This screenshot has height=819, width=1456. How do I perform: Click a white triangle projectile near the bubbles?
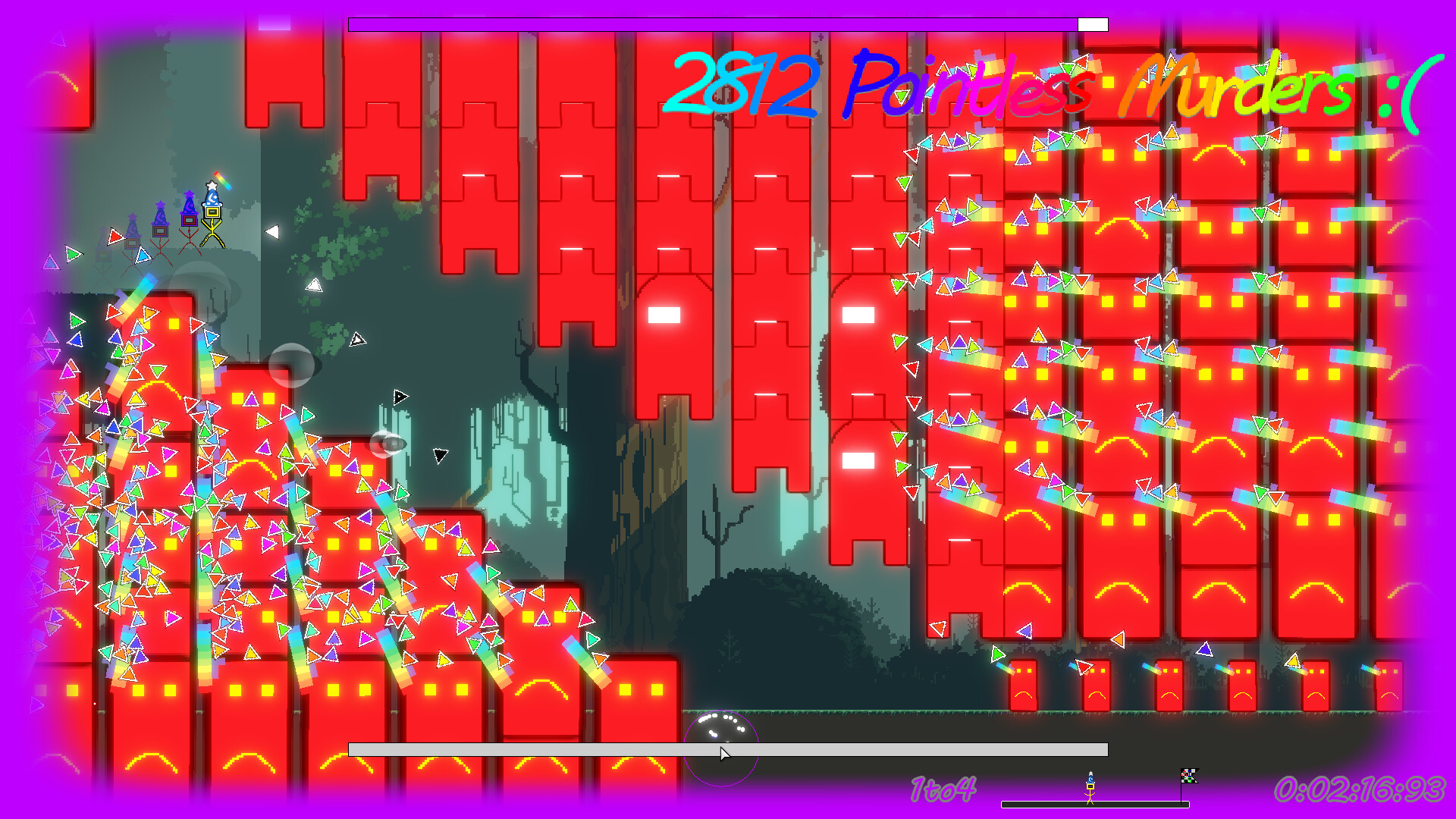click(x=356, y=339)
